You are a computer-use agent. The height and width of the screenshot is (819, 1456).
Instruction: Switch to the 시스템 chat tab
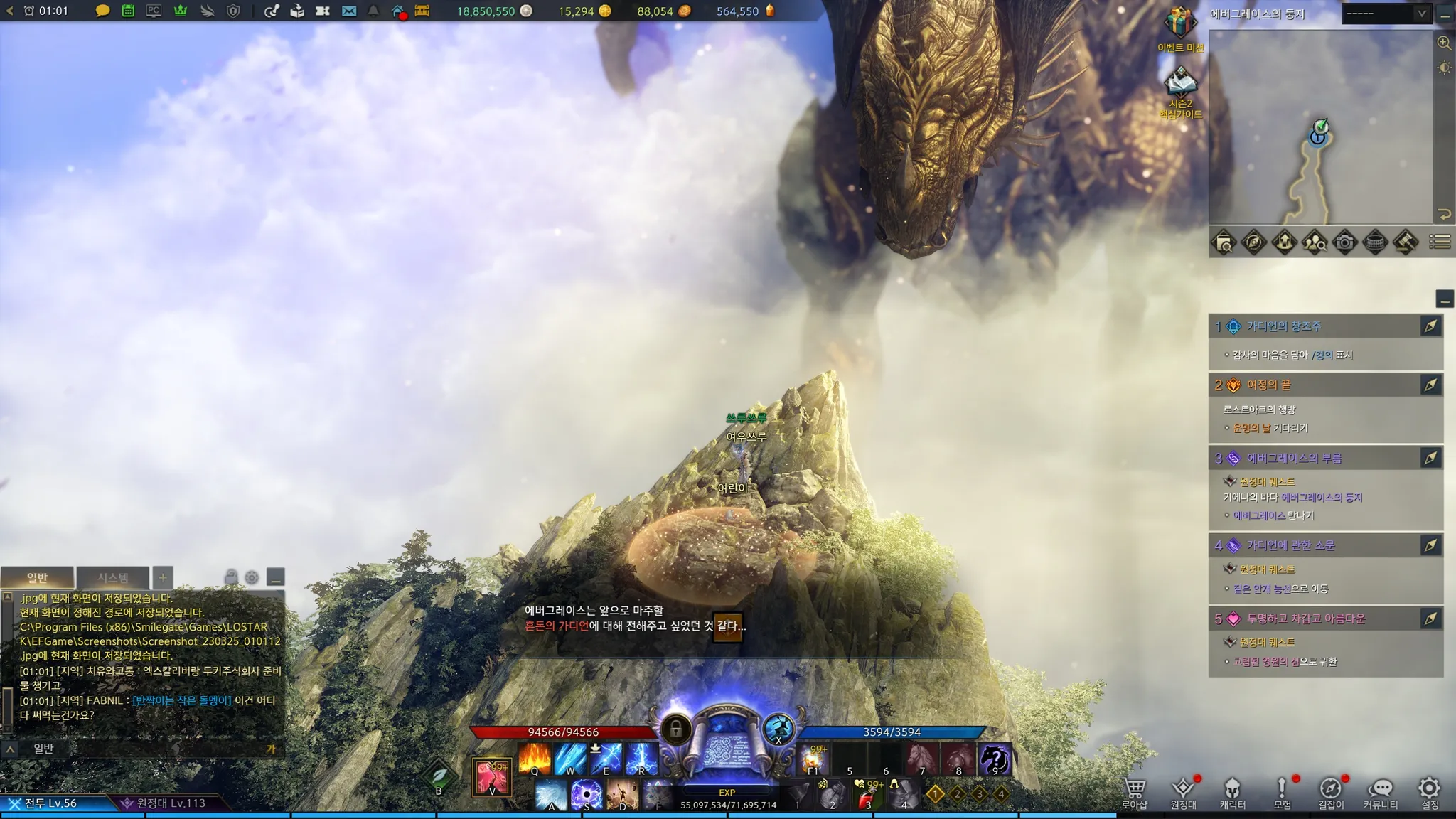pos(113,577)
